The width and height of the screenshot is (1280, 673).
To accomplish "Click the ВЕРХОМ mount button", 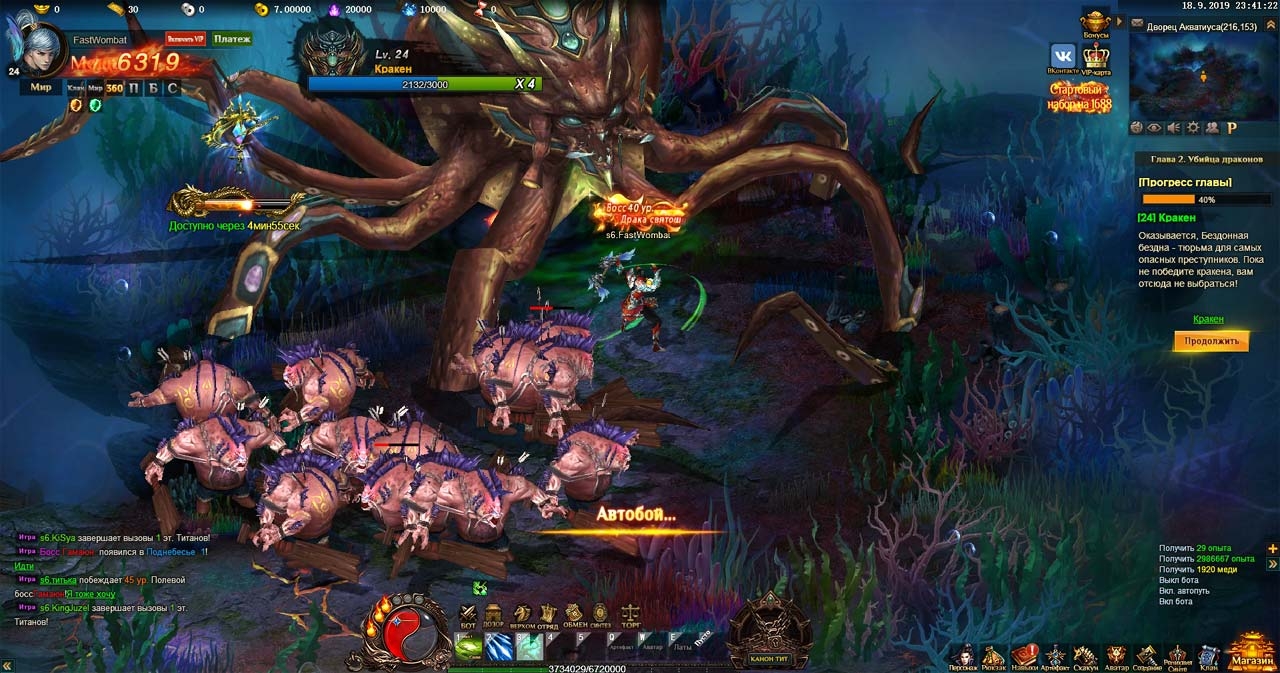I will (x=521, y=614).
